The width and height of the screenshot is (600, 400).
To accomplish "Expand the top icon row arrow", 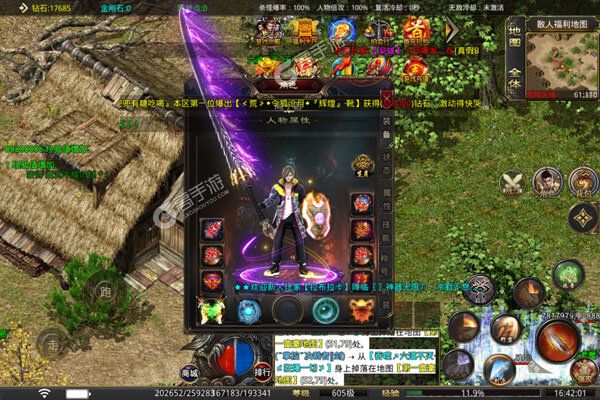I will [x=451, y=30].
